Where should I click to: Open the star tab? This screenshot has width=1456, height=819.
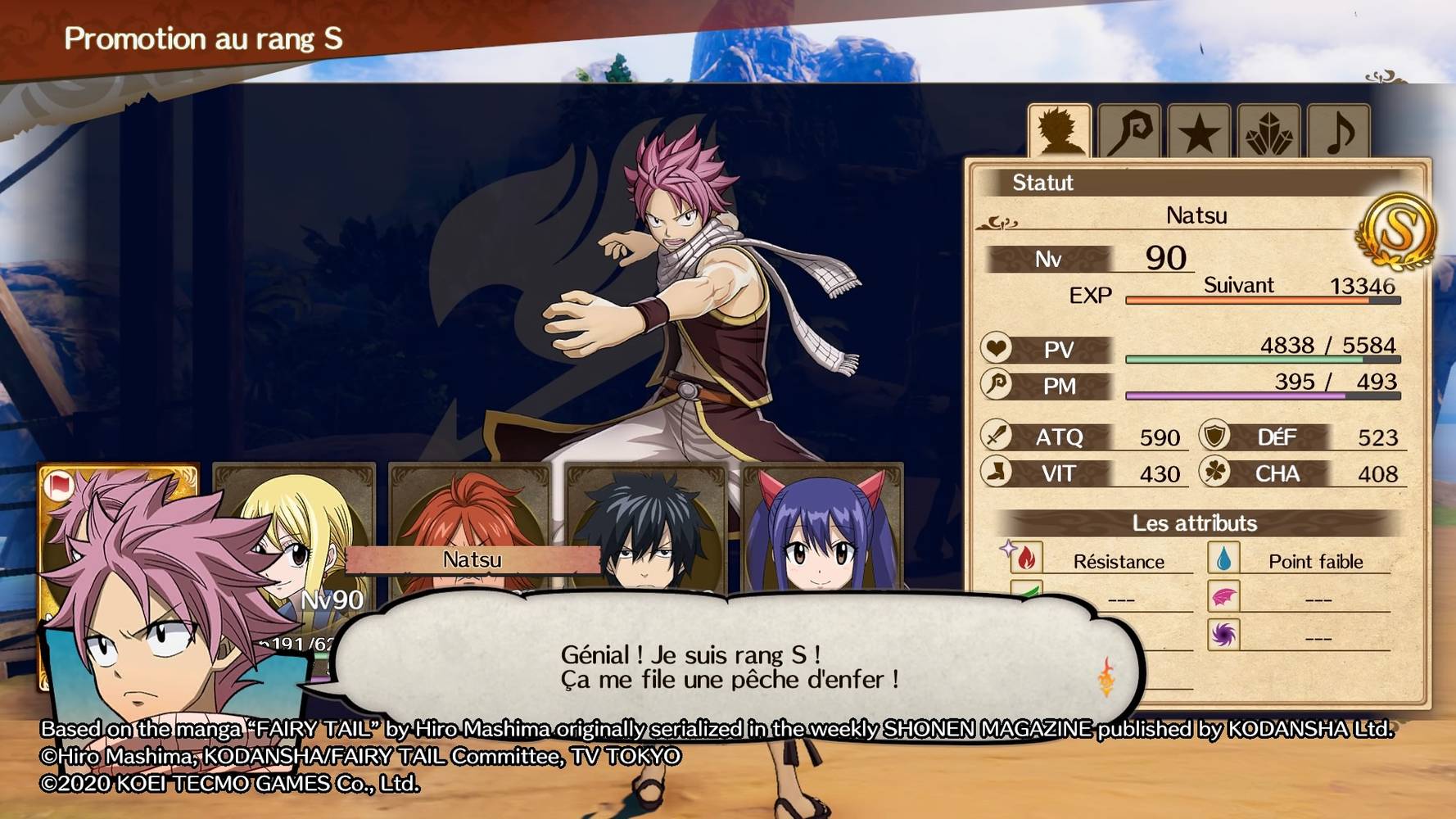click(1199, 132)
